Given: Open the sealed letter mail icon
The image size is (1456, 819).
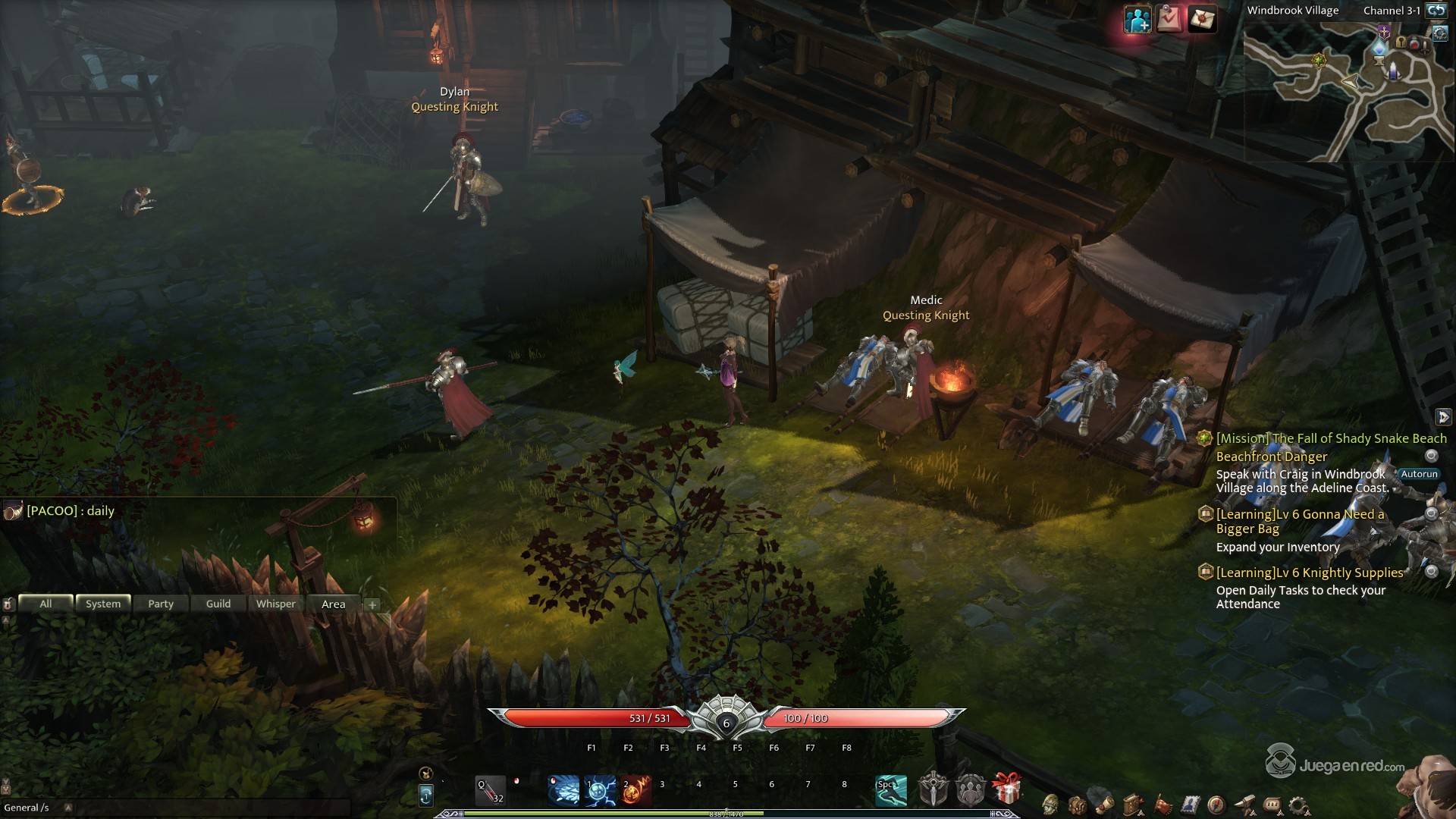Looking at the screenshot, I should 1202,20.
